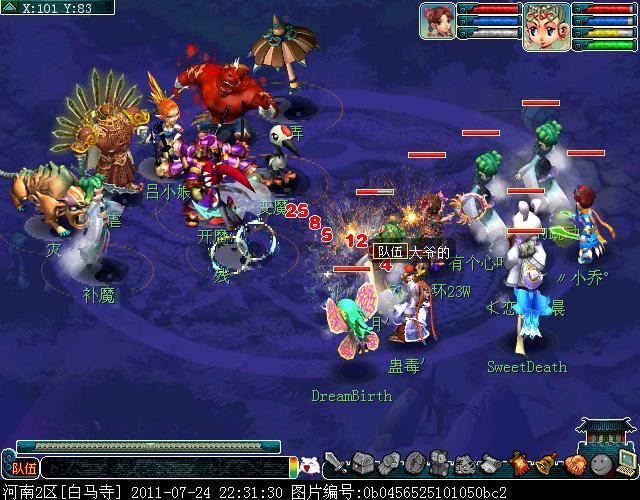The image size is (640, 500).
Task: Open the sword attack menu icon
Action: click(337, 464)
